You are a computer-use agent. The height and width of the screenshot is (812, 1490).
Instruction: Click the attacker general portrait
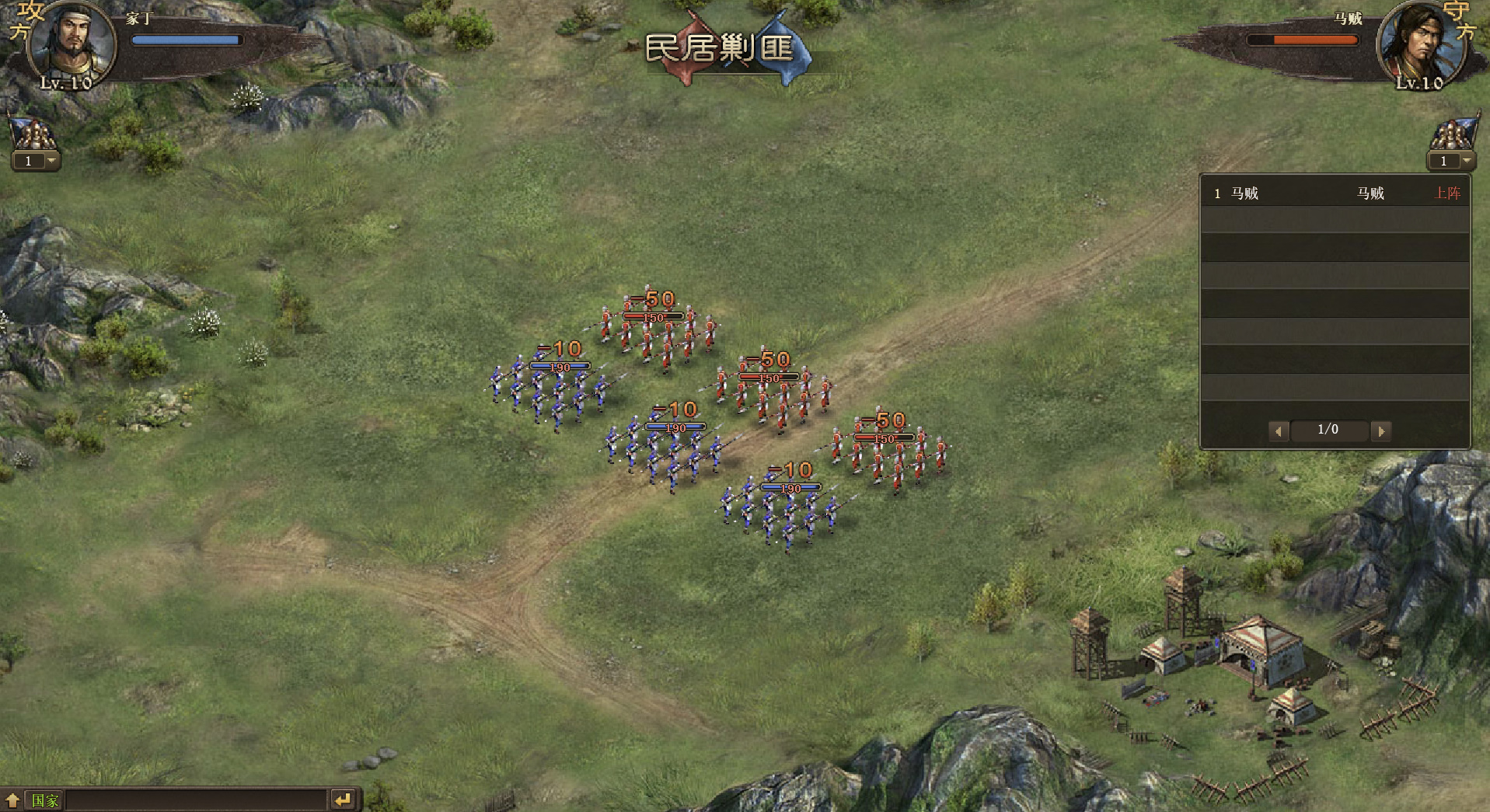coord(70,43)
